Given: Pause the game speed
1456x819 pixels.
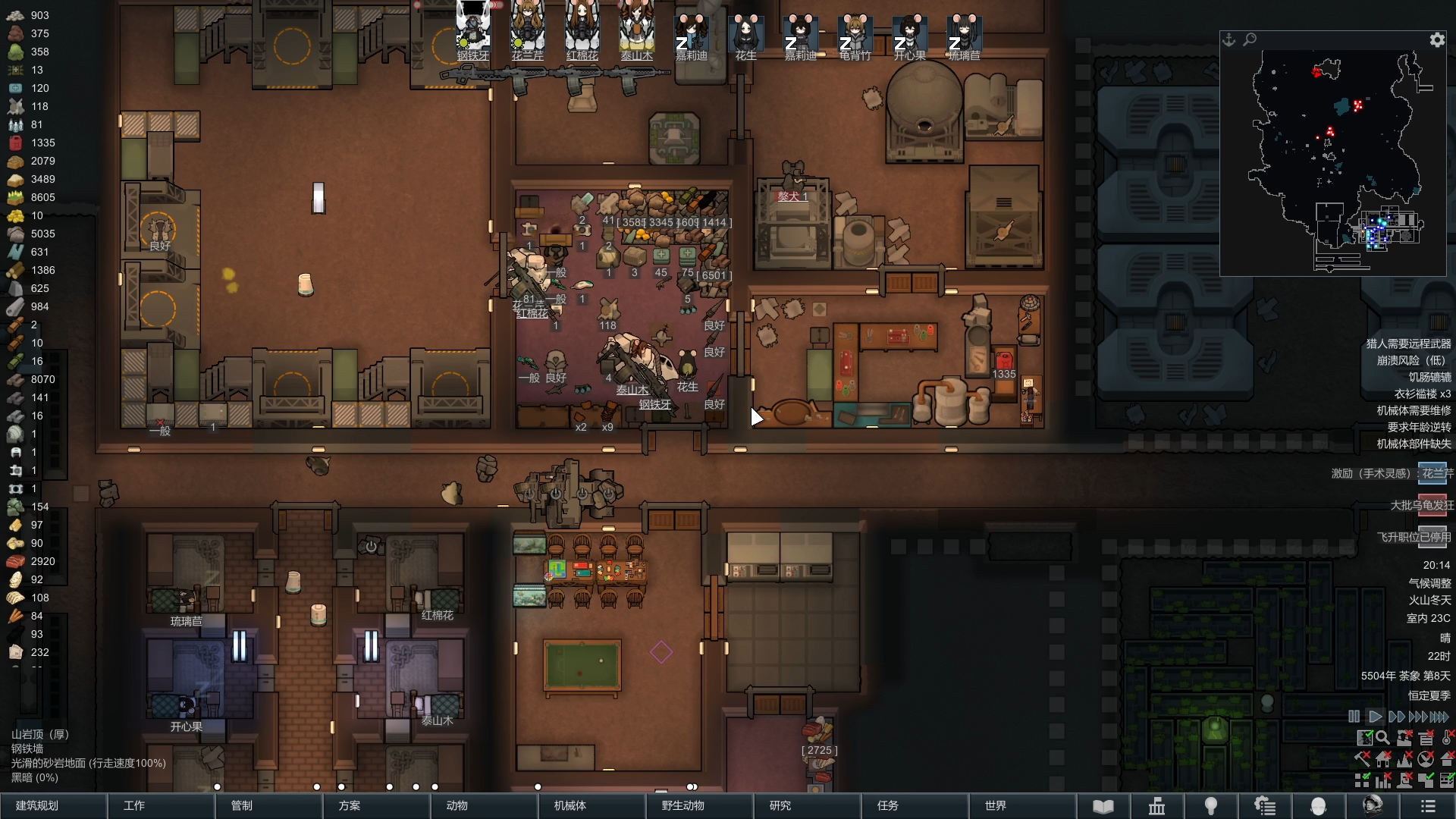Looking at the screenshot, I should 1354,717.
